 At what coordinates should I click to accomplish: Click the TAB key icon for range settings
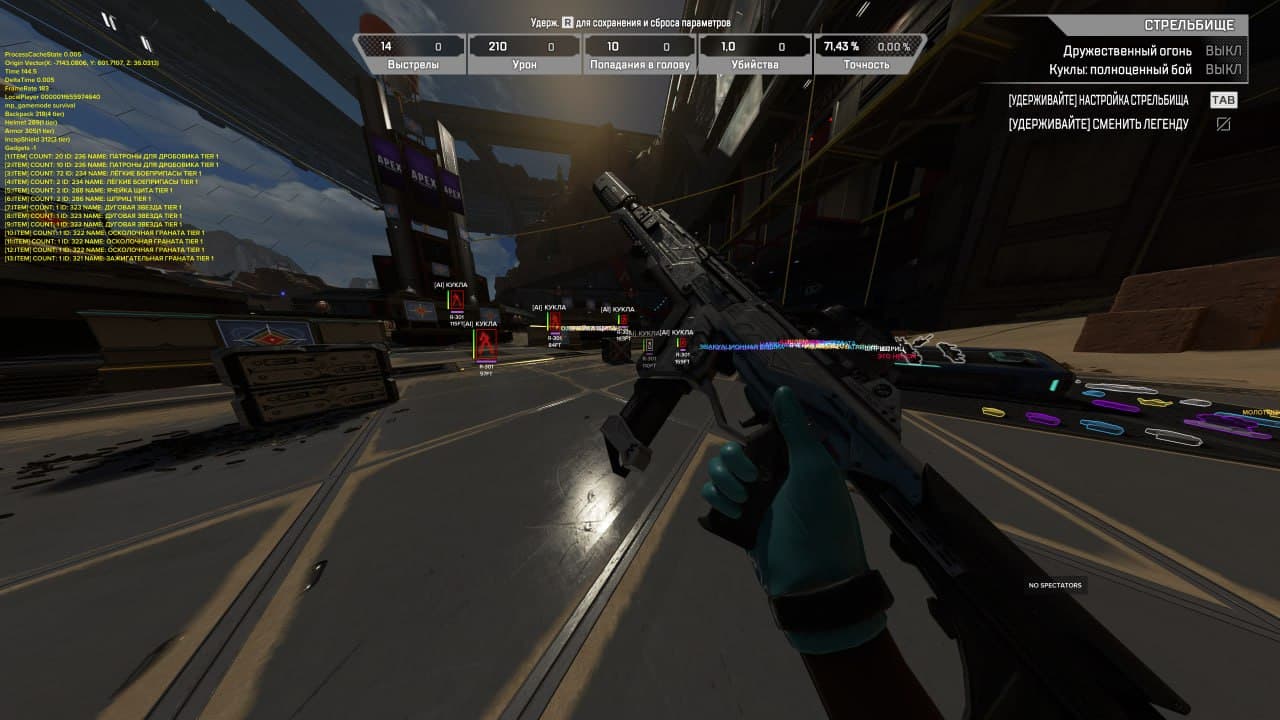(x=1222, y=100)
